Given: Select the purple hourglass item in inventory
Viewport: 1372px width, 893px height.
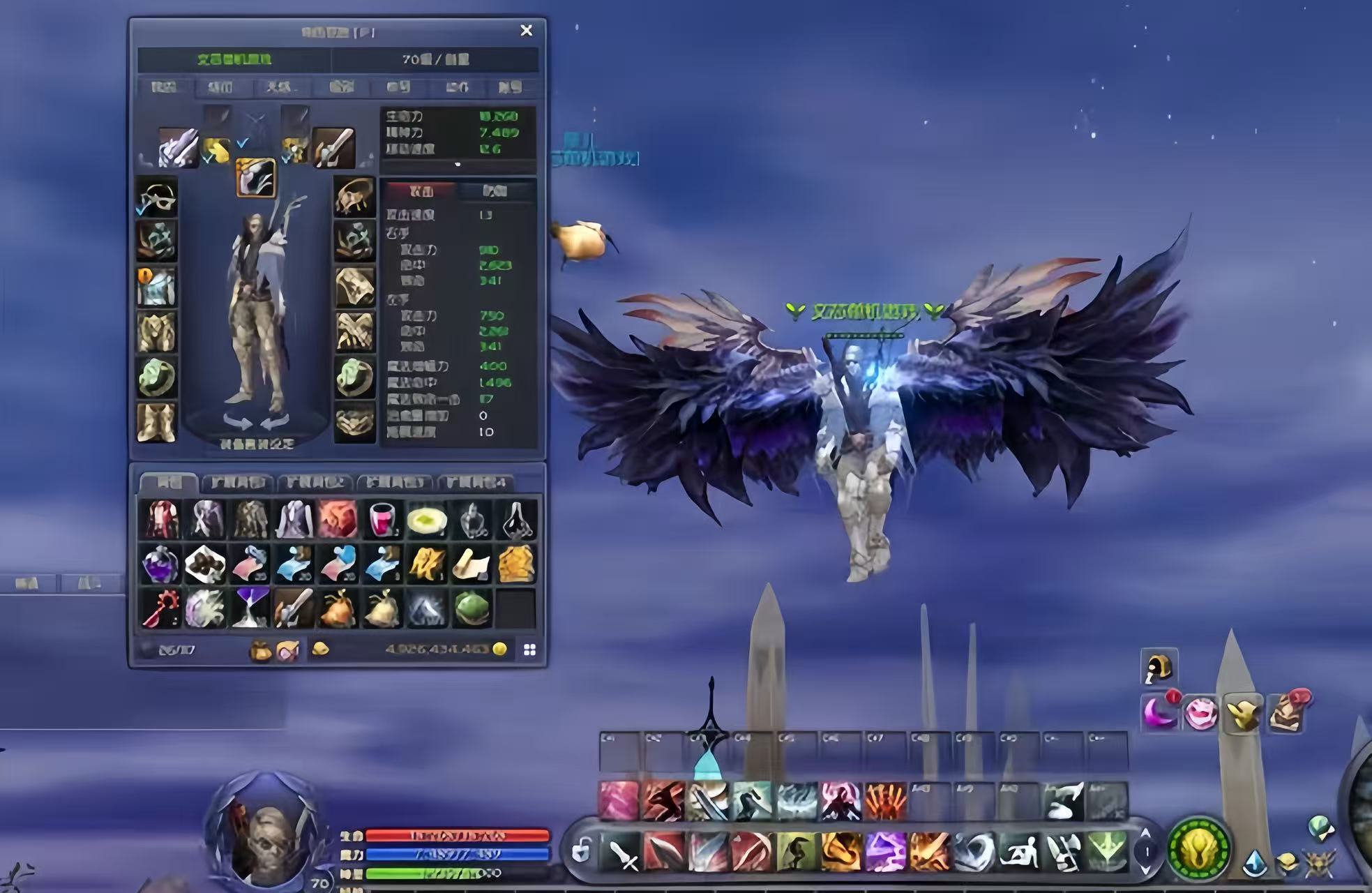Looking at the screenshot, I should pyautogui.click(x=250, y=608).
